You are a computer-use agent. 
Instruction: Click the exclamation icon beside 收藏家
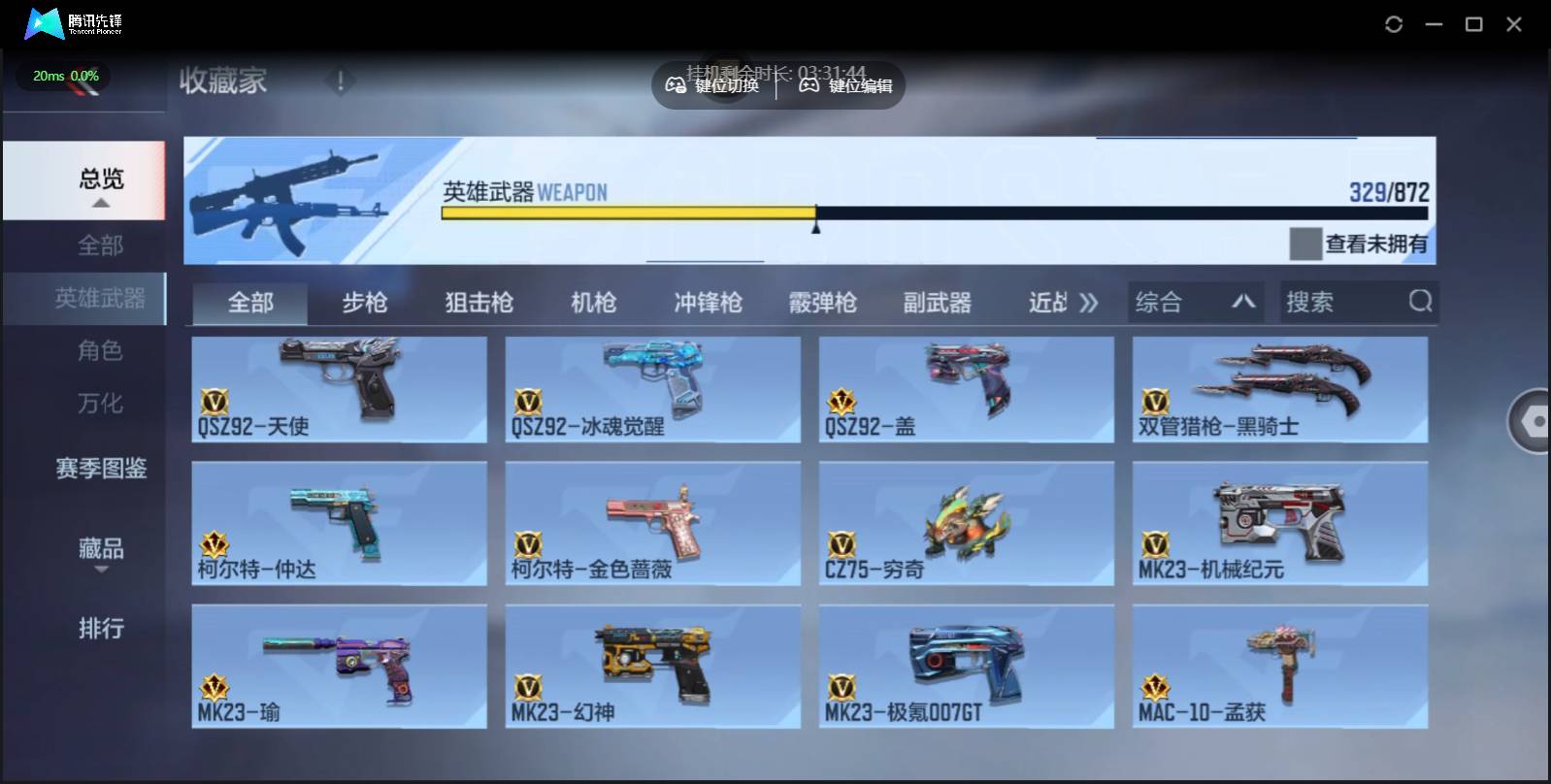340,82
